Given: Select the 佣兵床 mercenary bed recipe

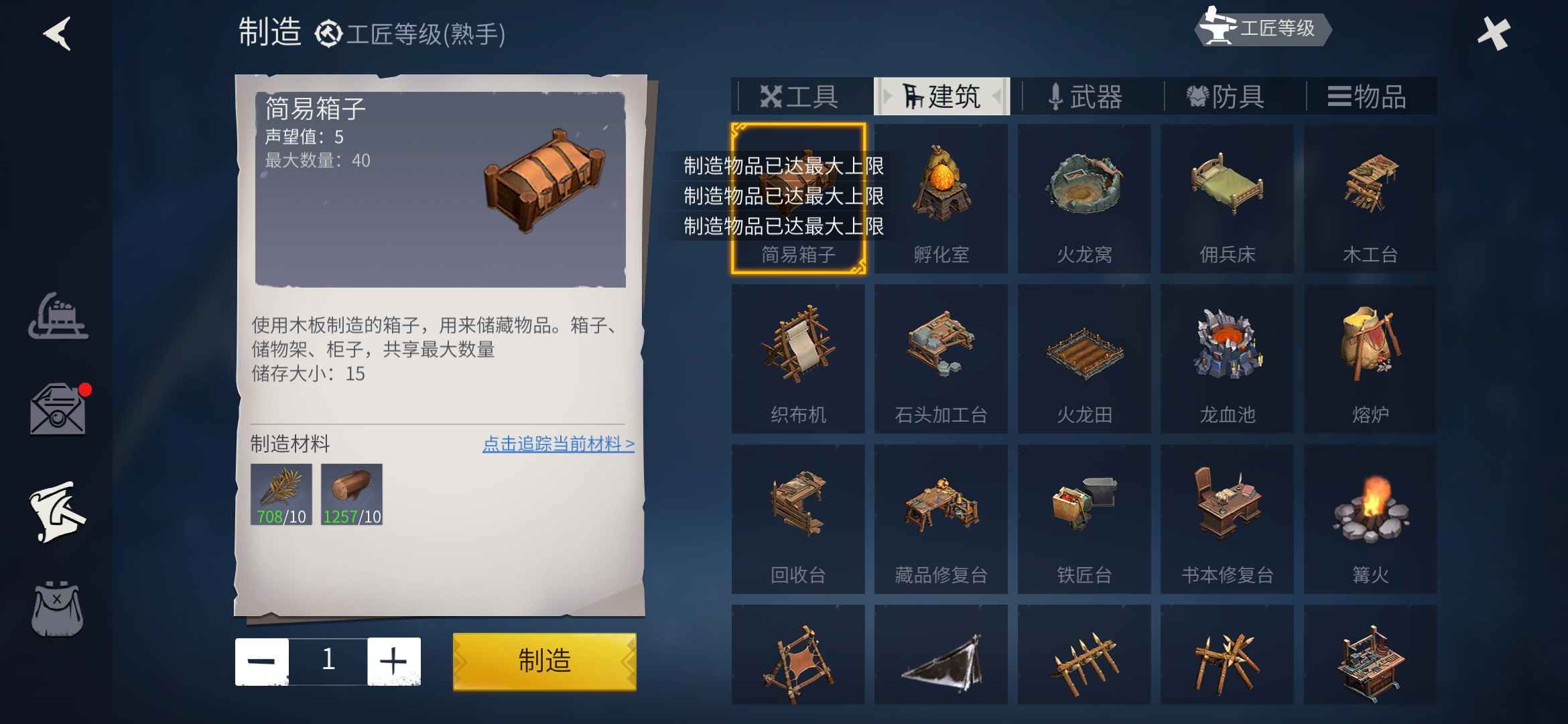Looking at the screenshot, I should point(1227,194).
